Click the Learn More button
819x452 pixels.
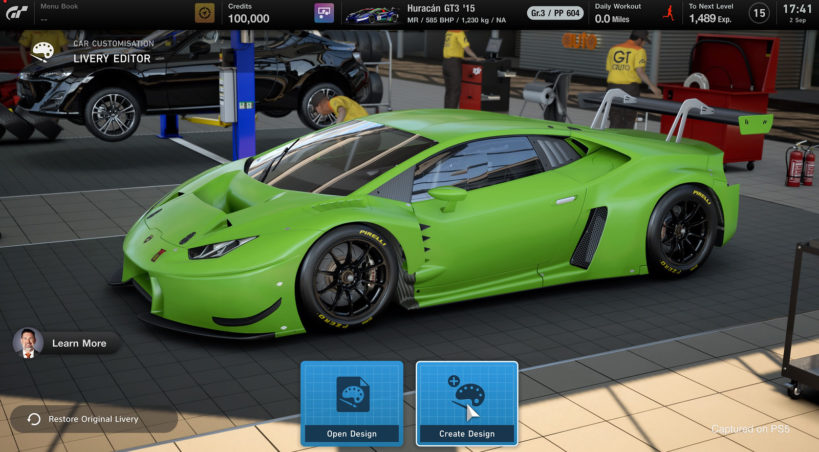pos(68,343)
